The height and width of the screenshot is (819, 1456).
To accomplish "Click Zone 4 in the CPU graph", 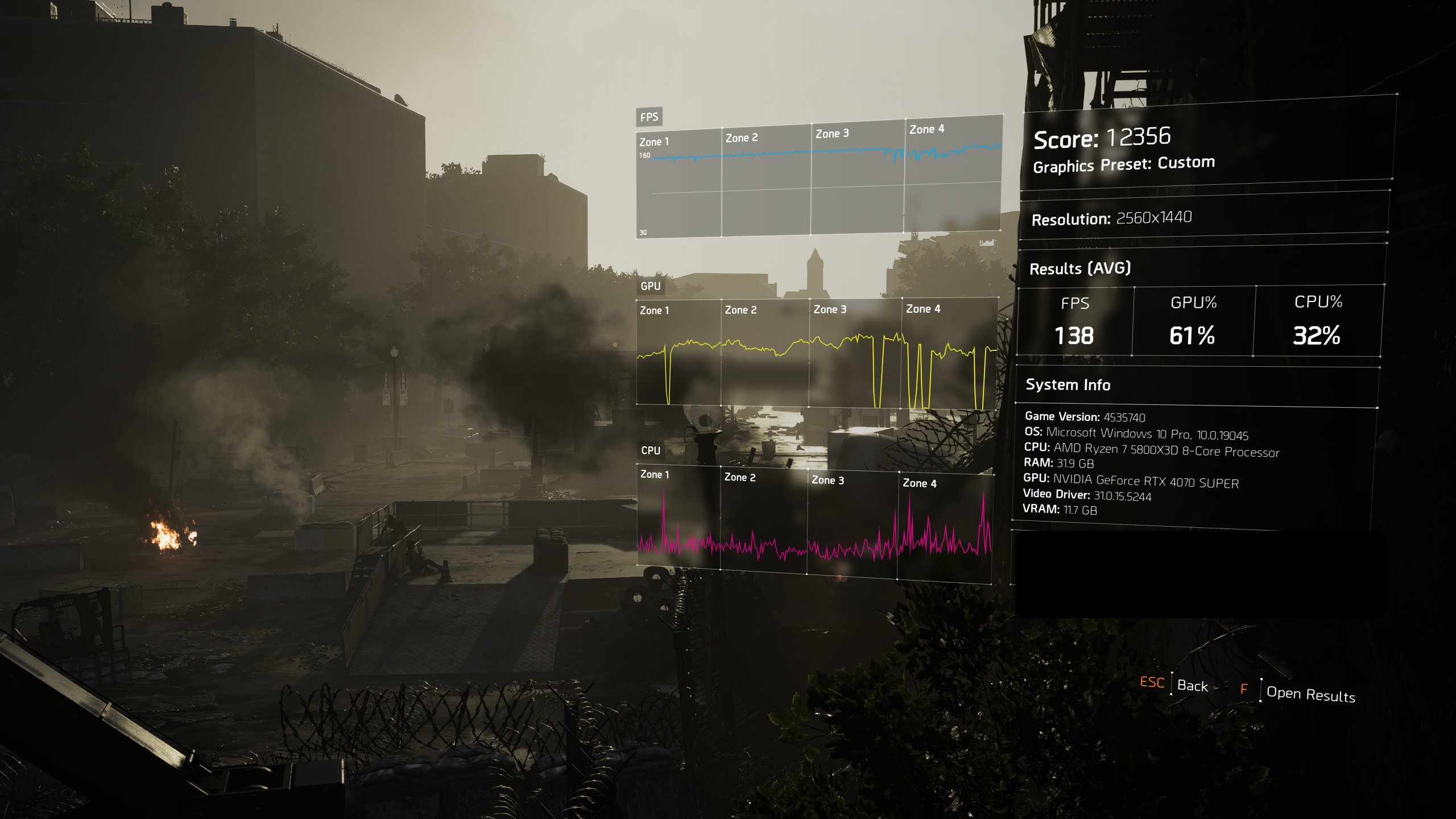I will click(x=921, y=484).
